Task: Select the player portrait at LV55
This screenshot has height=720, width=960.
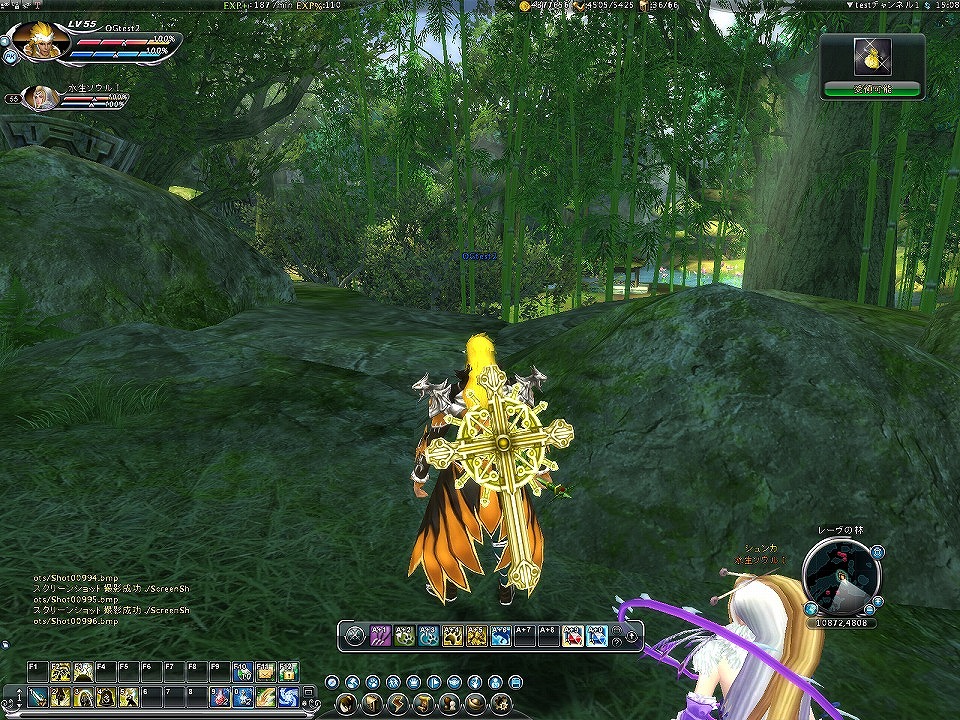Action: [x=40, y=41]
